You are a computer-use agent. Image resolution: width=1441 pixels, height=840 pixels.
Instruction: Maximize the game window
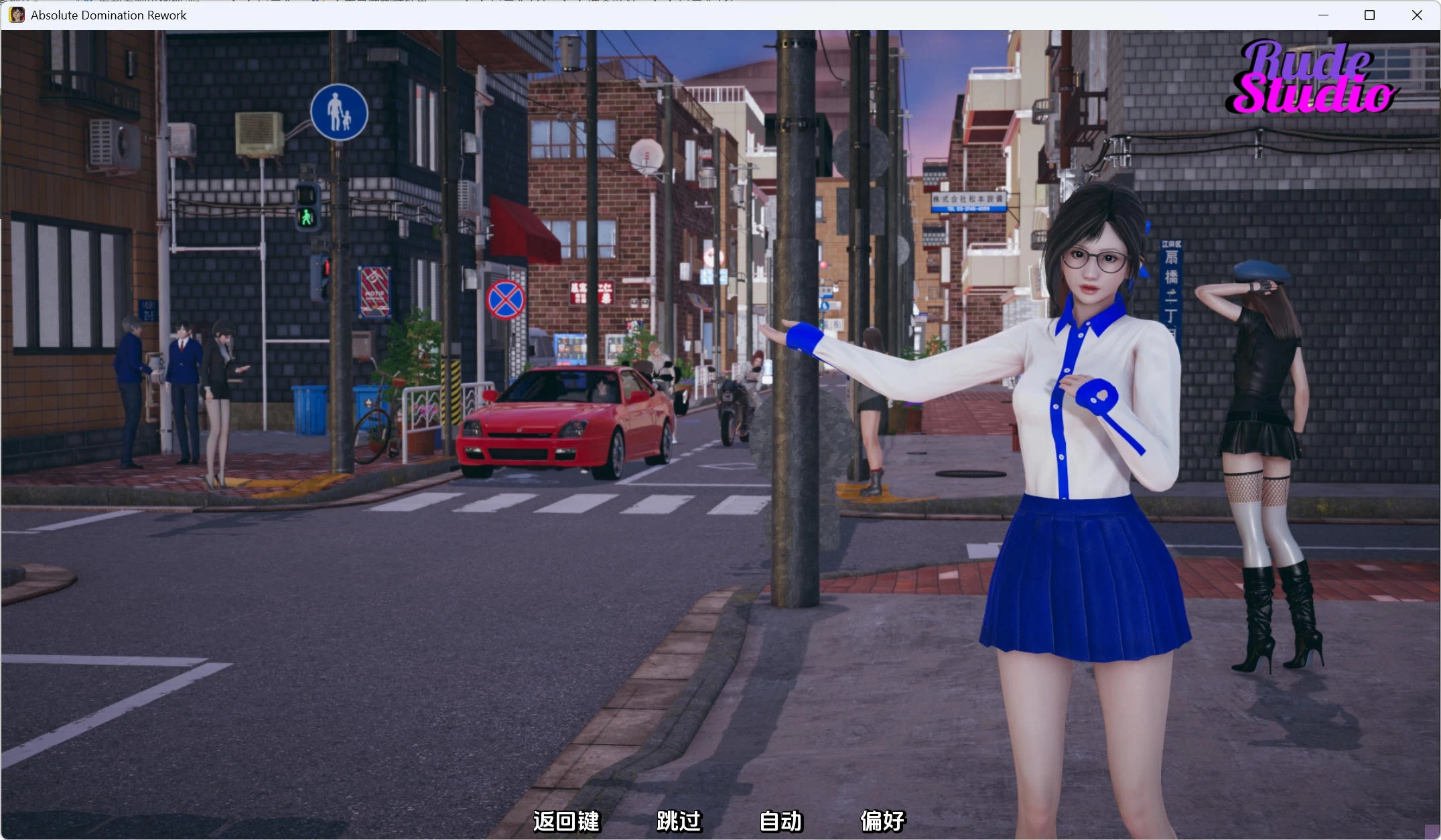click(x=1370, y=15)
